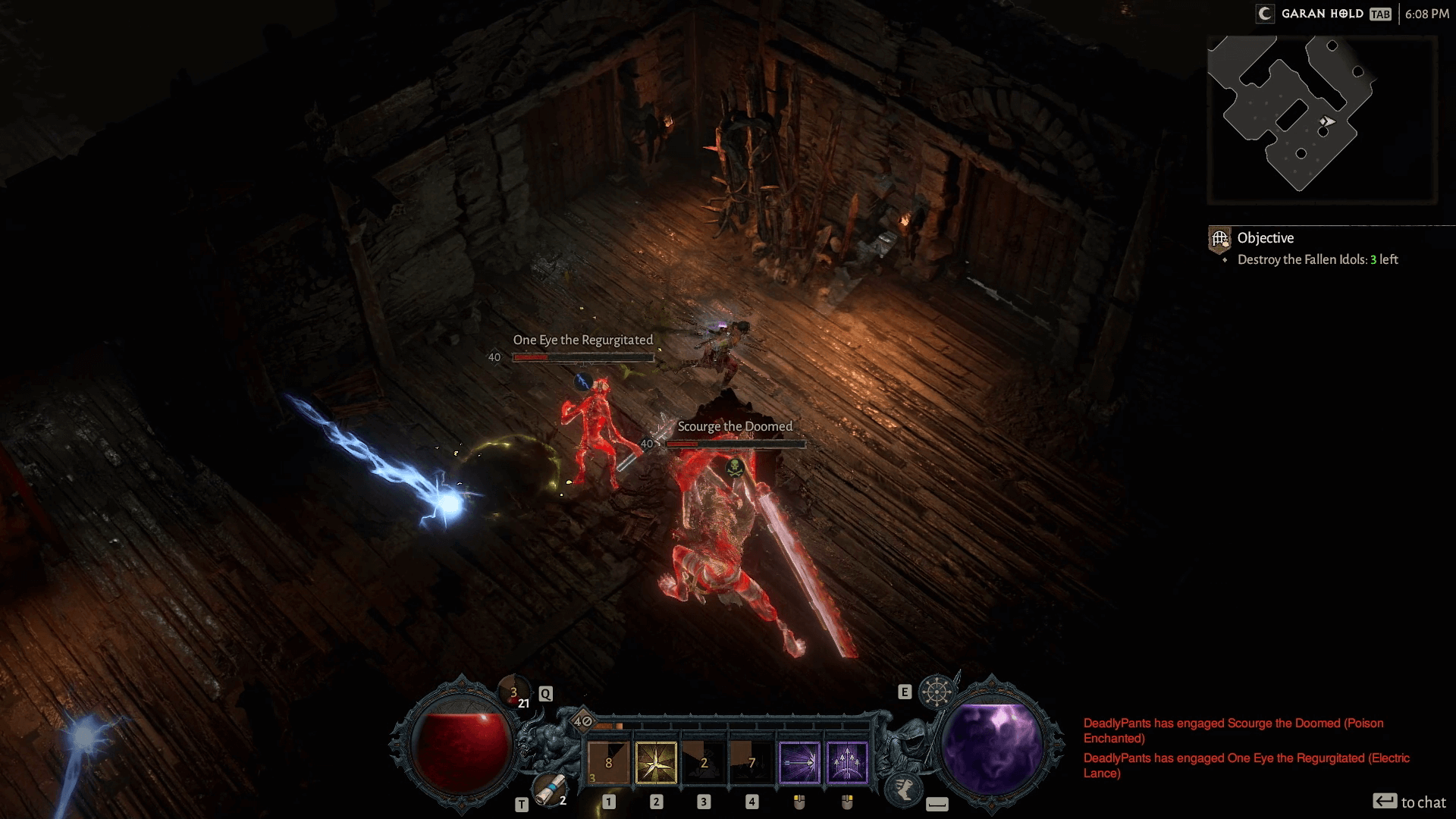Open the Objective tracker entry
This screenshot has width=1456, height=819.
1266,238
